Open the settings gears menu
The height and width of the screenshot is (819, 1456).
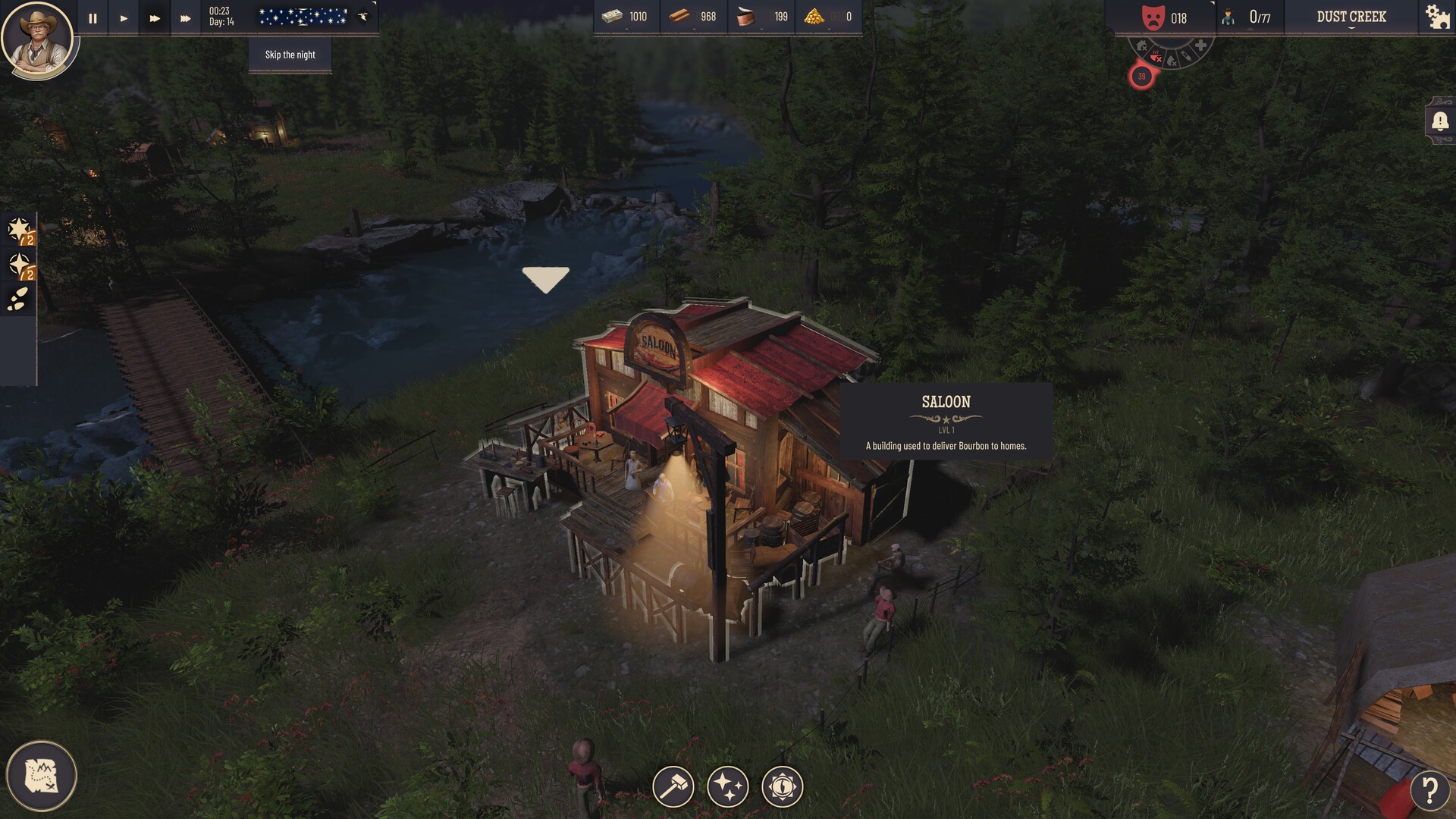point(1437,17)
